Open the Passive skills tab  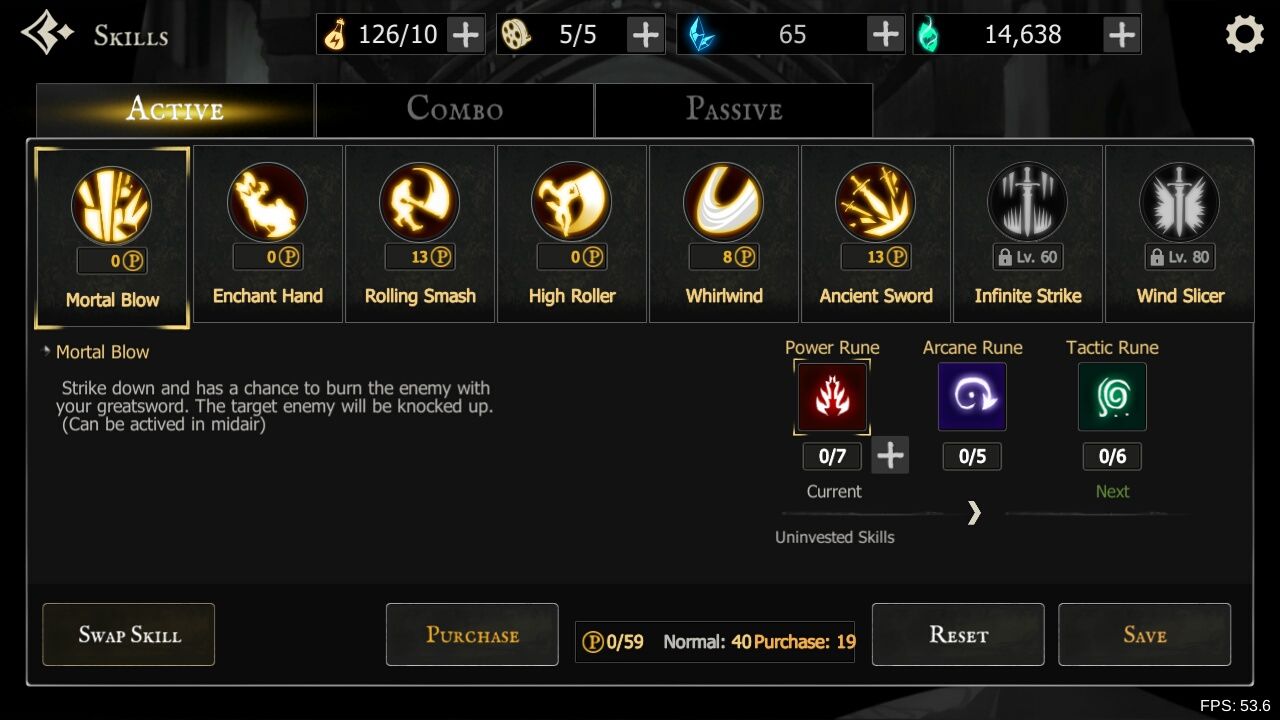click(733, 109)
